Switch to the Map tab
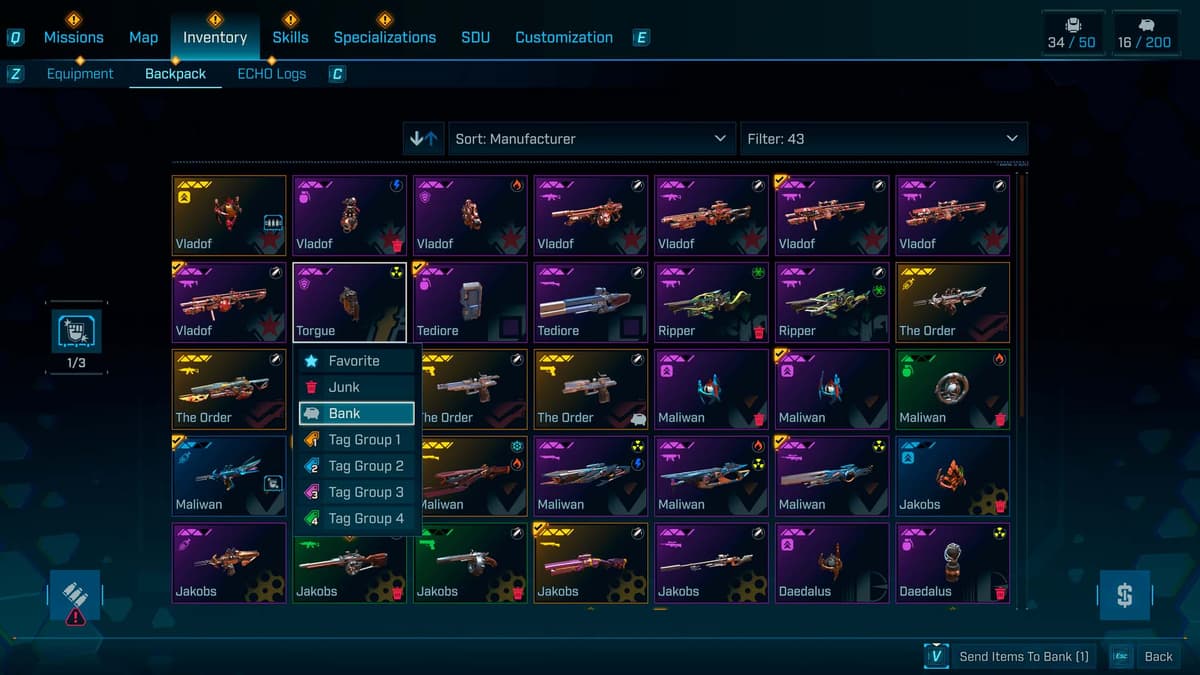 143,38
